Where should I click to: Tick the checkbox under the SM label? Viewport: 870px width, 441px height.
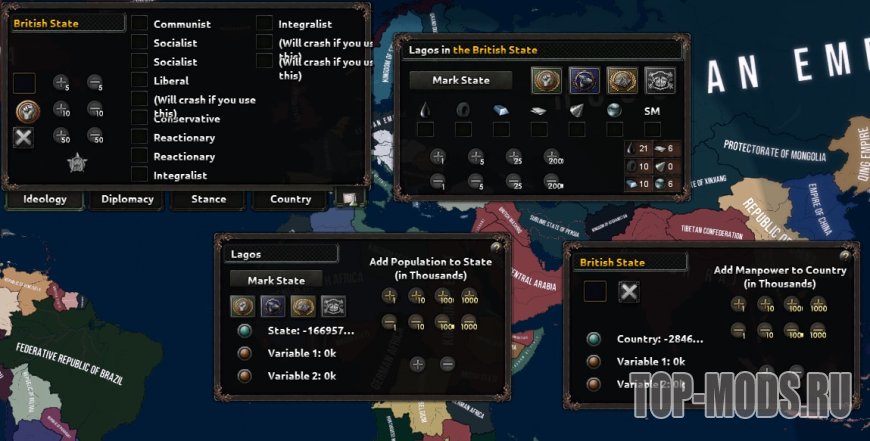(x=652, y=129)
